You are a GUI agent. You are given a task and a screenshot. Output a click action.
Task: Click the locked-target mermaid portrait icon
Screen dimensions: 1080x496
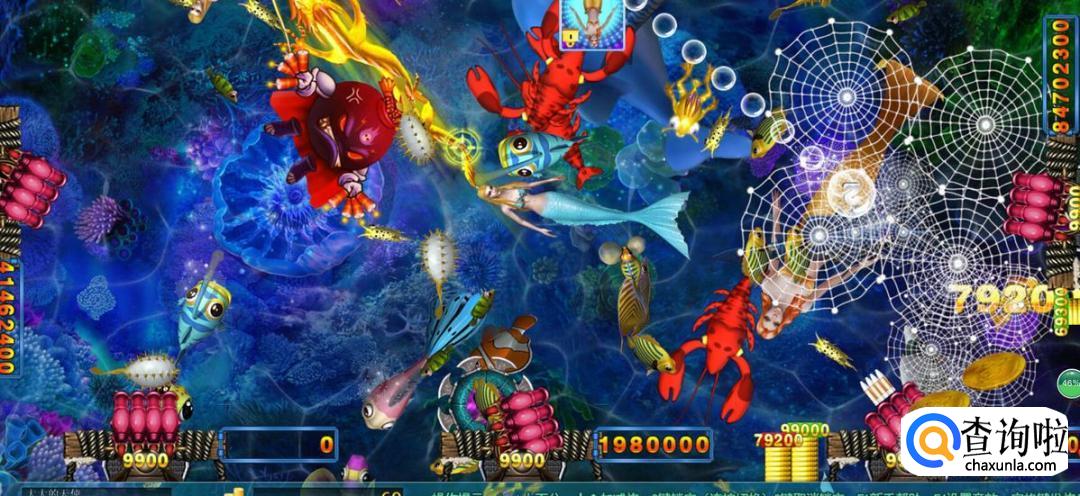[592, 23]
